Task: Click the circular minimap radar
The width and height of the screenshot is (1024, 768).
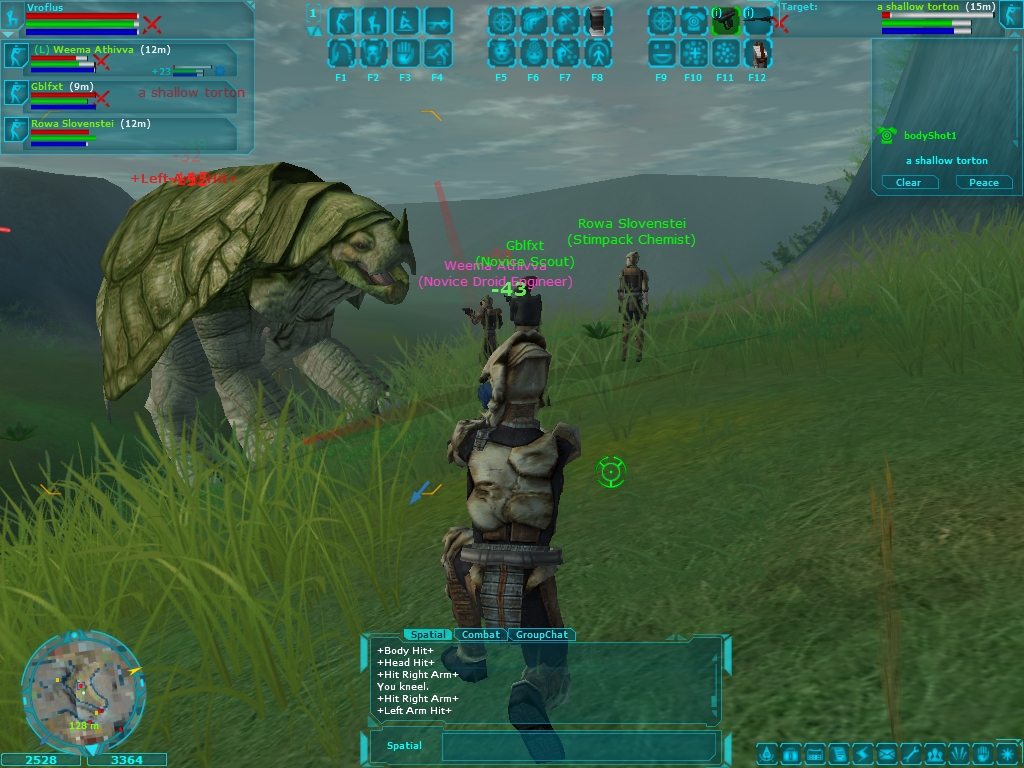Action: 83,690
